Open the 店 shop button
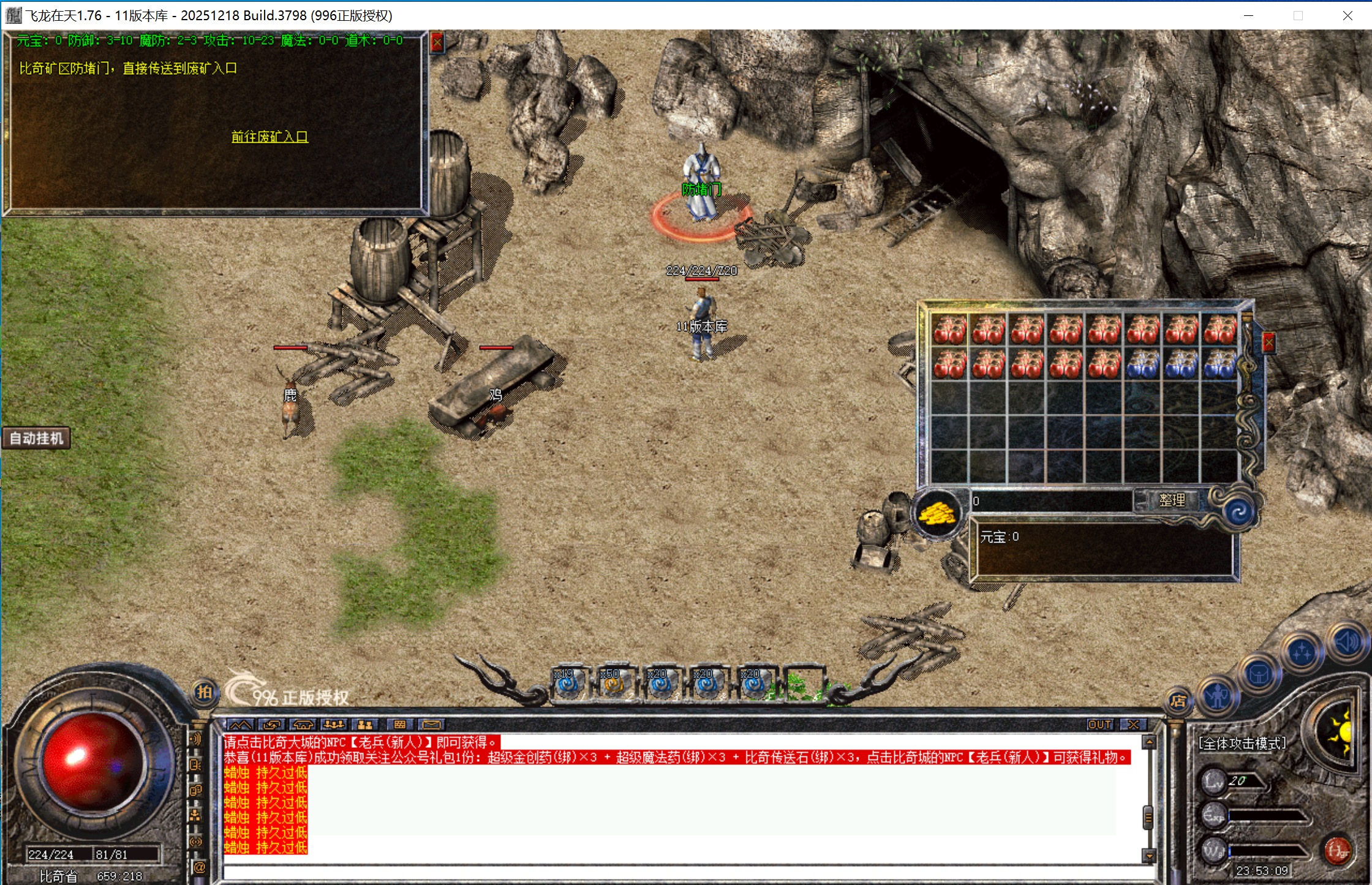Screen dimensions: 1372x885 coord(1178,701)
